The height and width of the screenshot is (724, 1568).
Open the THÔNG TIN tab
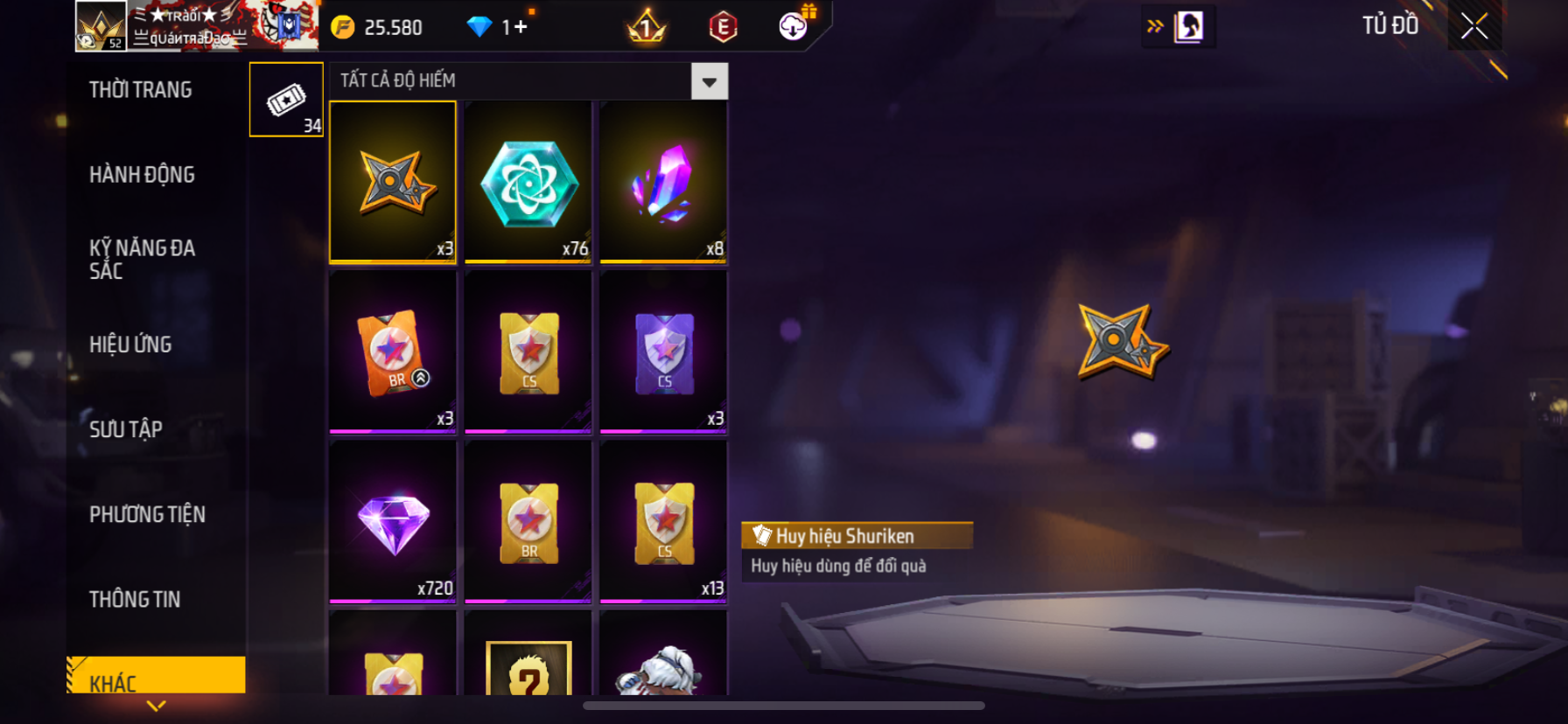135,599
